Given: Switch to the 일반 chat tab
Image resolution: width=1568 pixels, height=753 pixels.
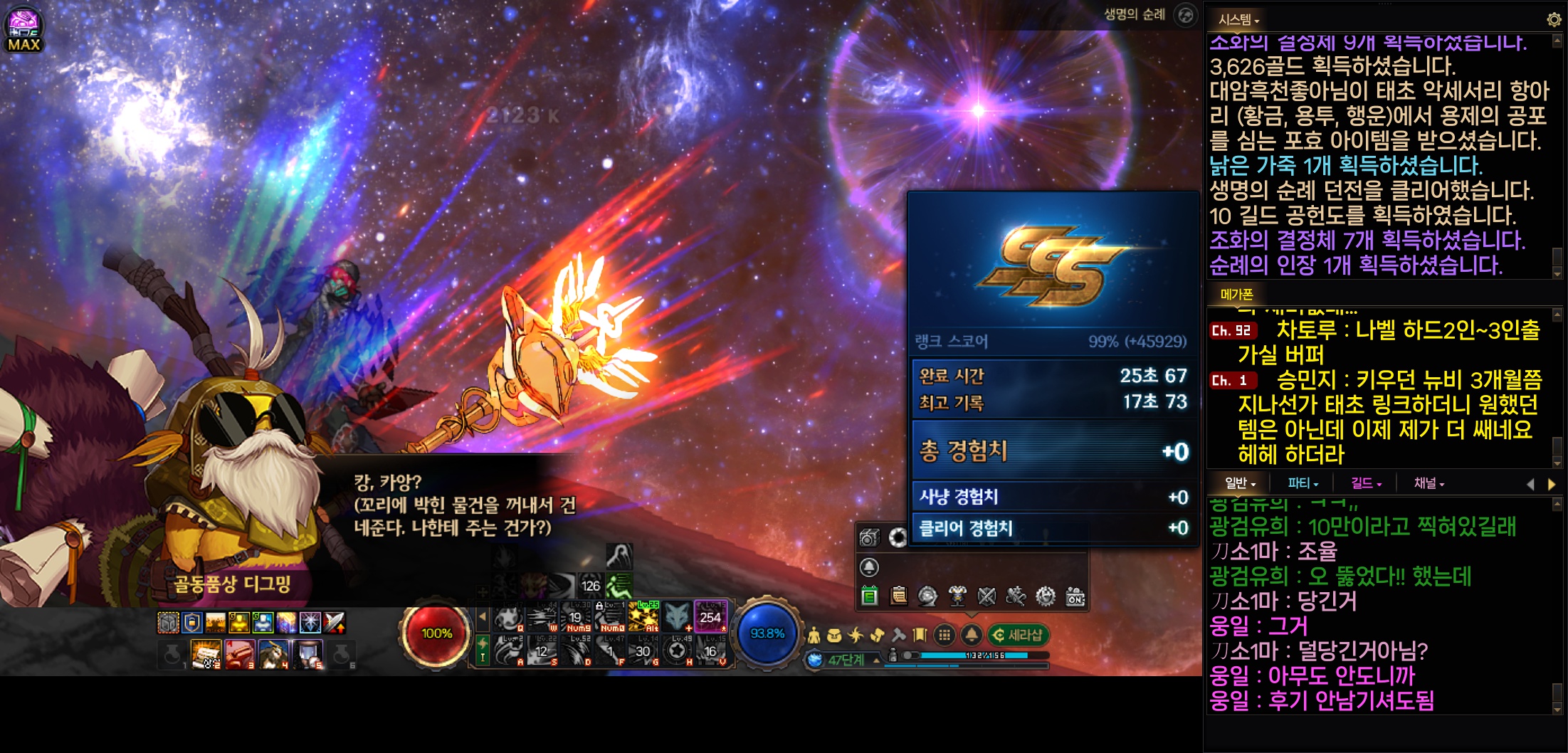Looking at the screenshot, I should 1239,483.
